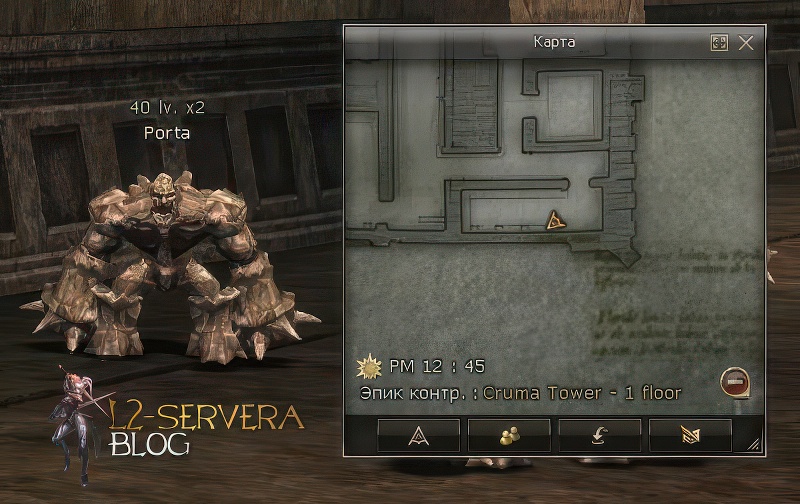Click the player arrow marker on map
Viewport: 800px width, 504px height.
click(x=556, y=221)
